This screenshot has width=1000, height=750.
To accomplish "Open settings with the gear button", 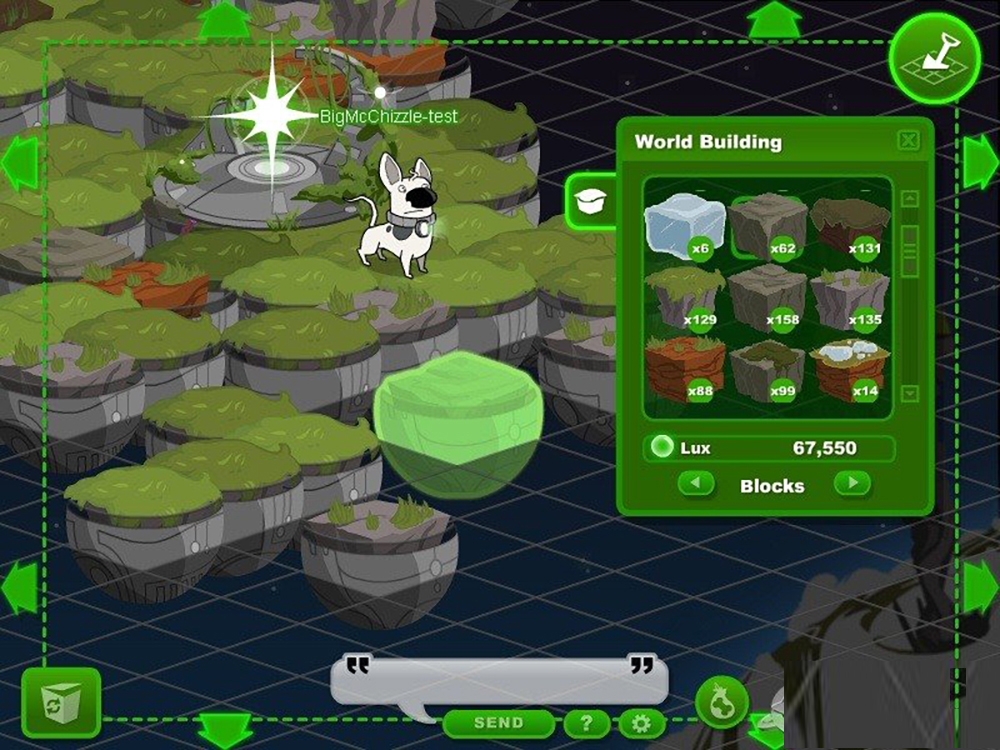I will tap(642, 723).
